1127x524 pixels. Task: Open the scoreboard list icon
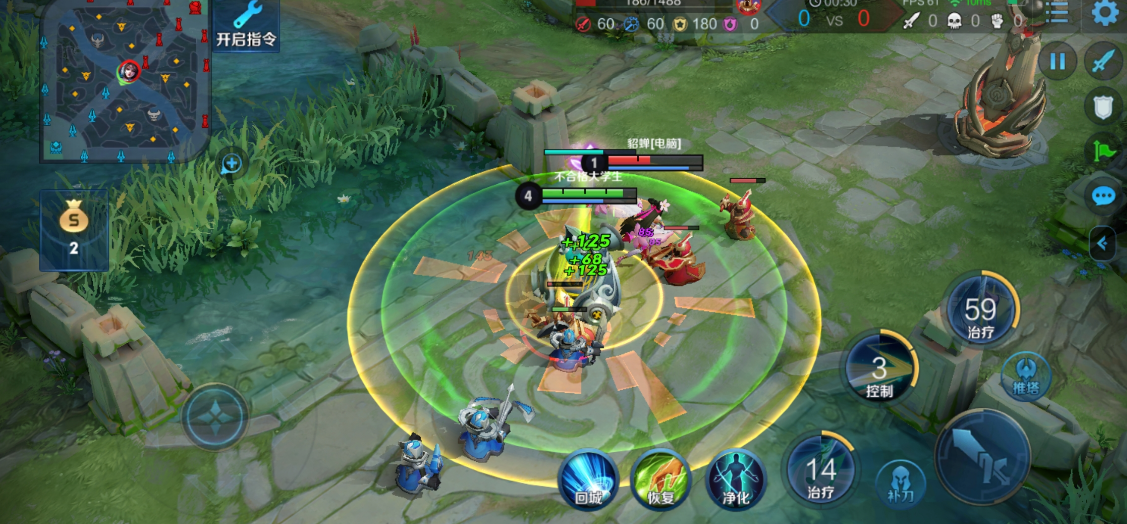tap(1057, 13)
